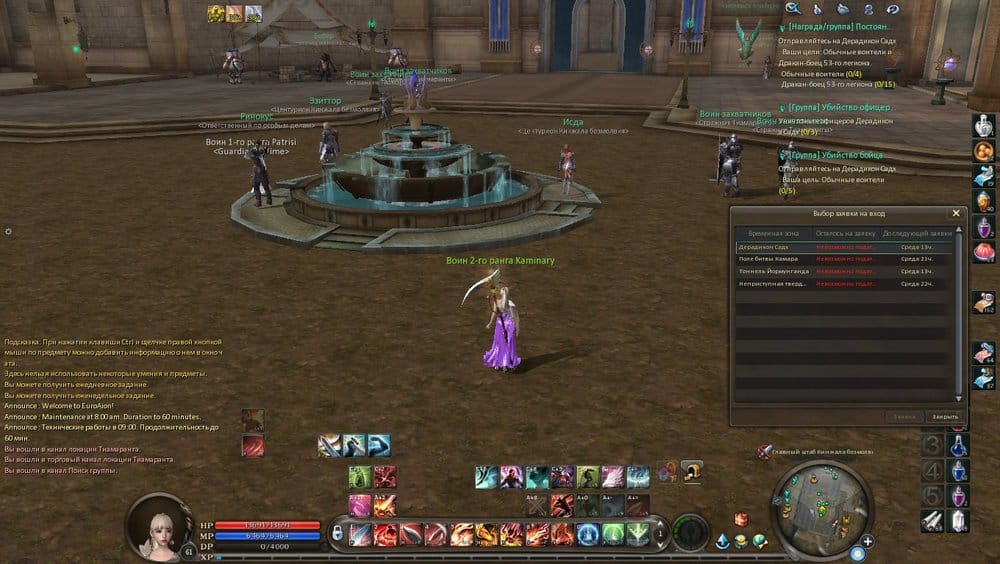The height and width of the screenshot is (564, 1000).
Task: Click the red gift box icon
Action: pos(741,518)
